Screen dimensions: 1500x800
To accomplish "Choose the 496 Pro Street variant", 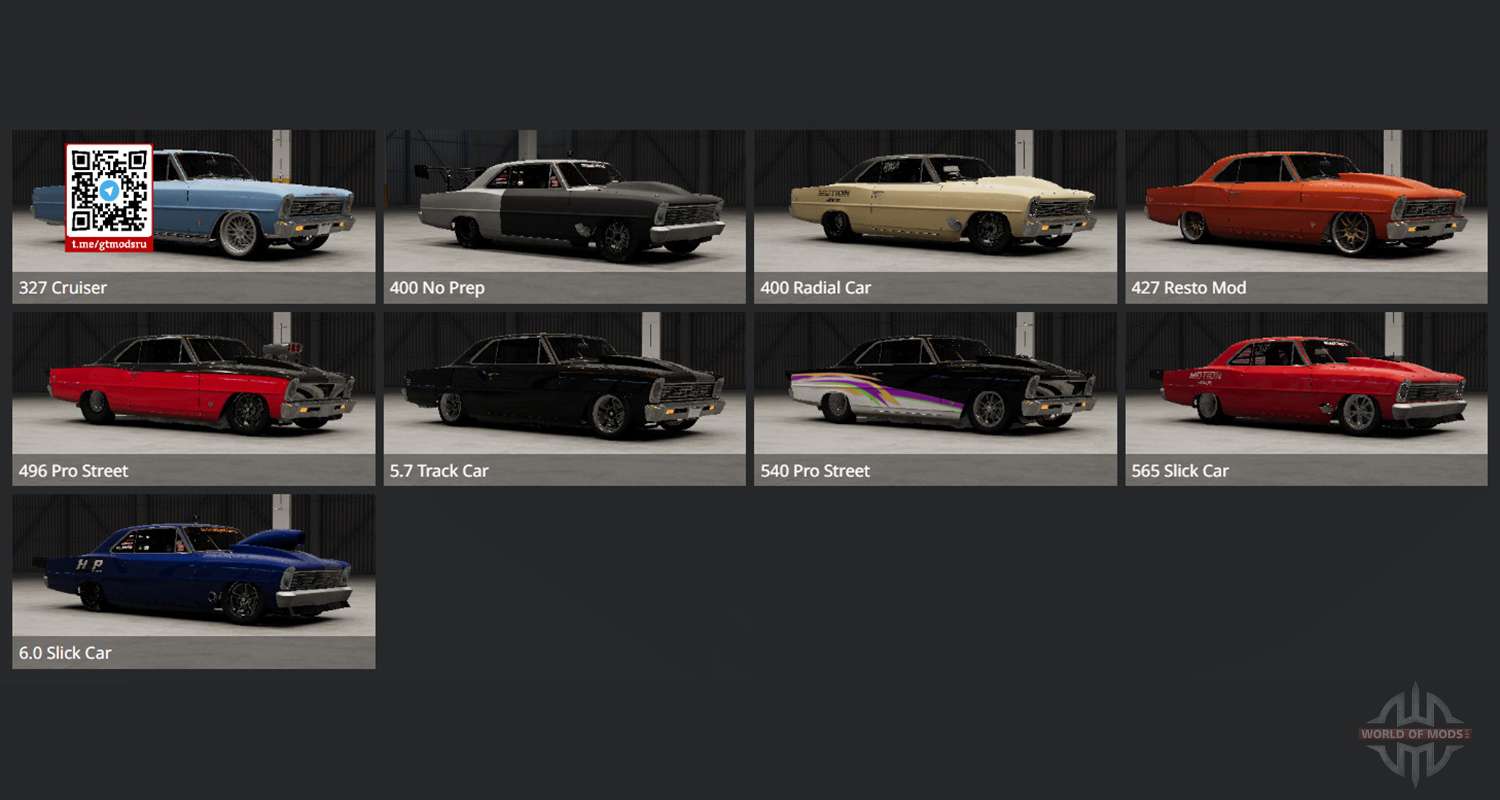I will [194, 398].
